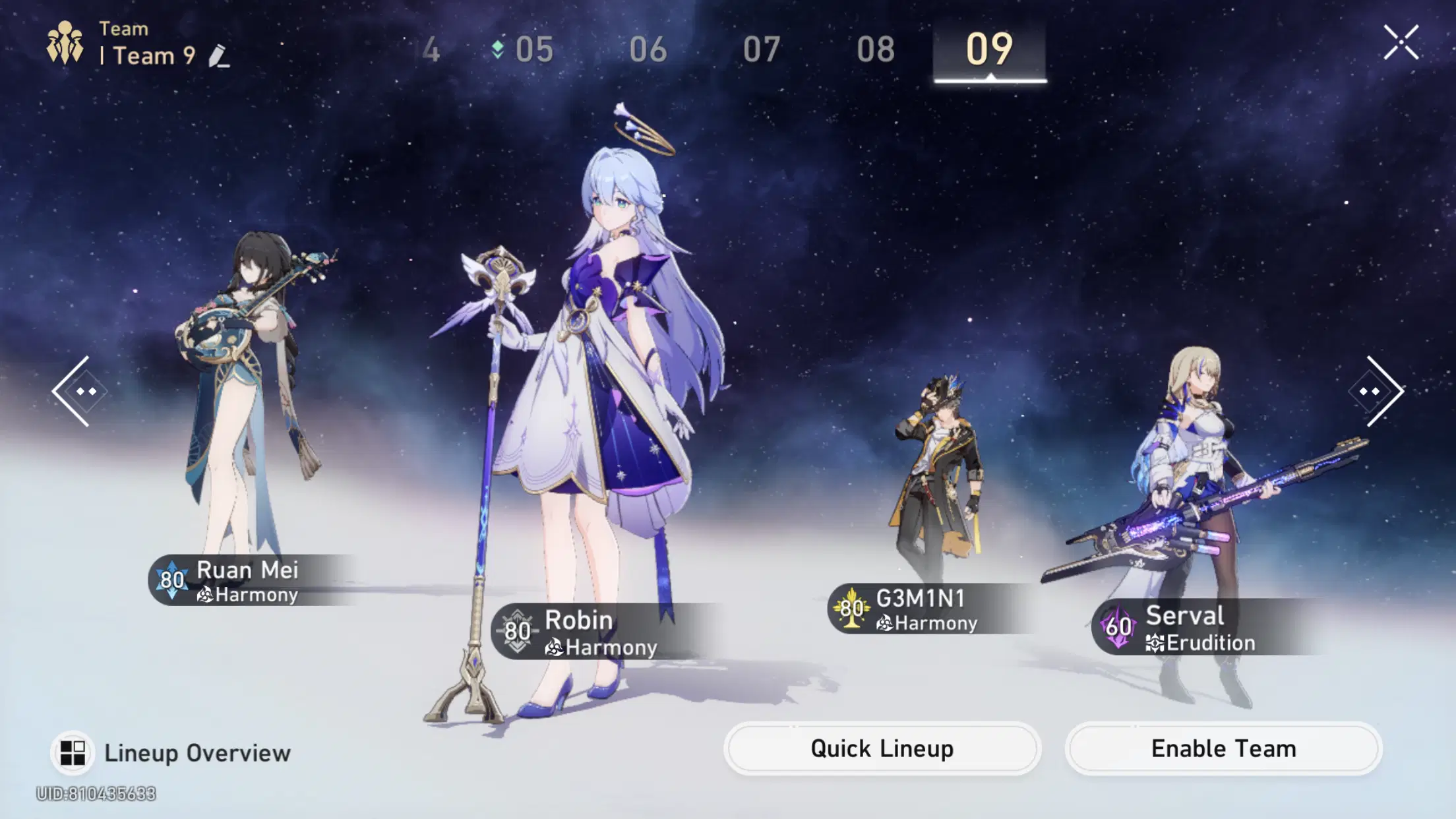Screen dimensions: 1456x819
Task: Switch to Team 06 tab
Action: click(649, 49)
